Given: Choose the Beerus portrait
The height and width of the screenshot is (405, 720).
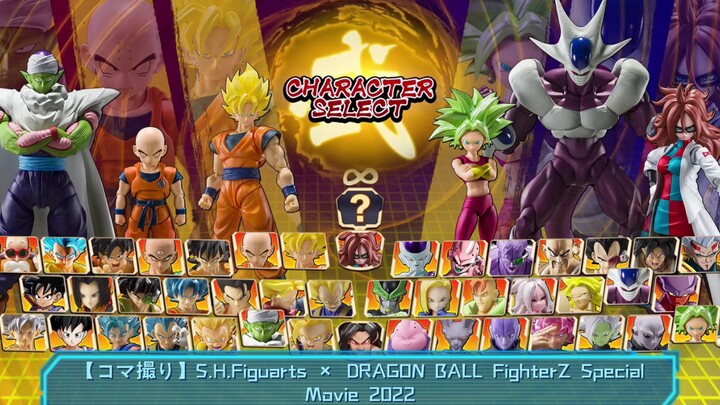Looking at the screenshot, I should 457,333.
